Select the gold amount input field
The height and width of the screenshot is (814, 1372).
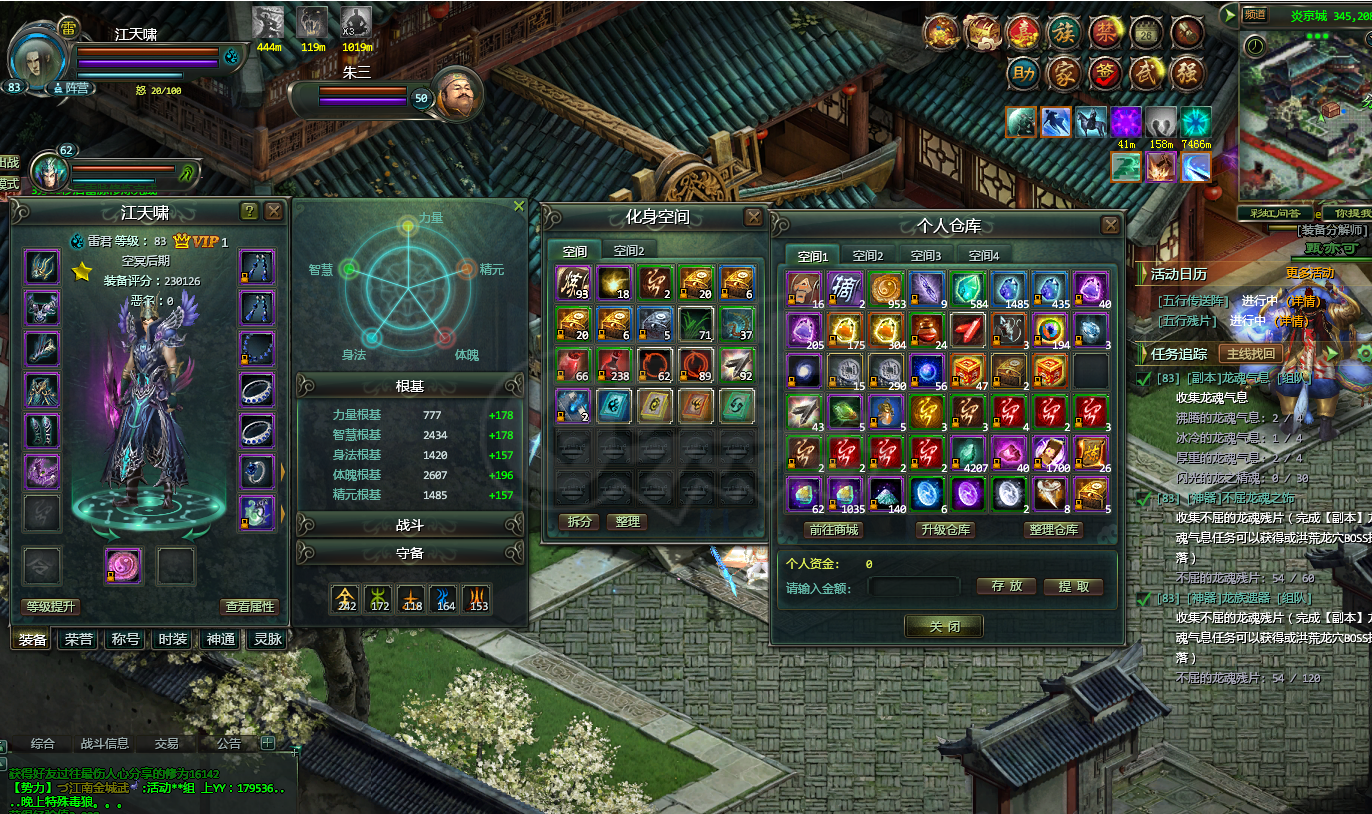pyautogui.click(x=914, y=588)
